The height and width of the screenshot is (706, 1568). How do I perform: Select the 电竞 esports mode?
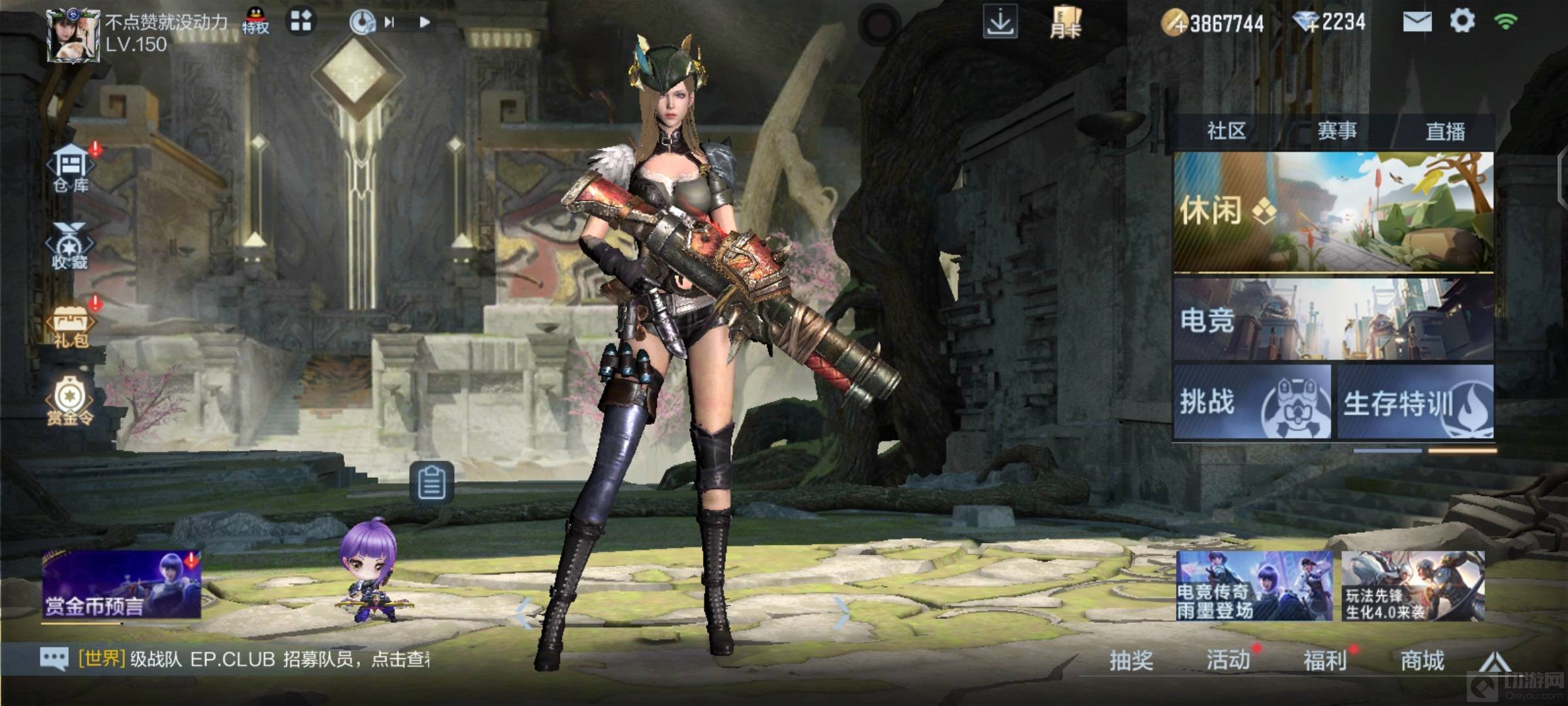1333,320
